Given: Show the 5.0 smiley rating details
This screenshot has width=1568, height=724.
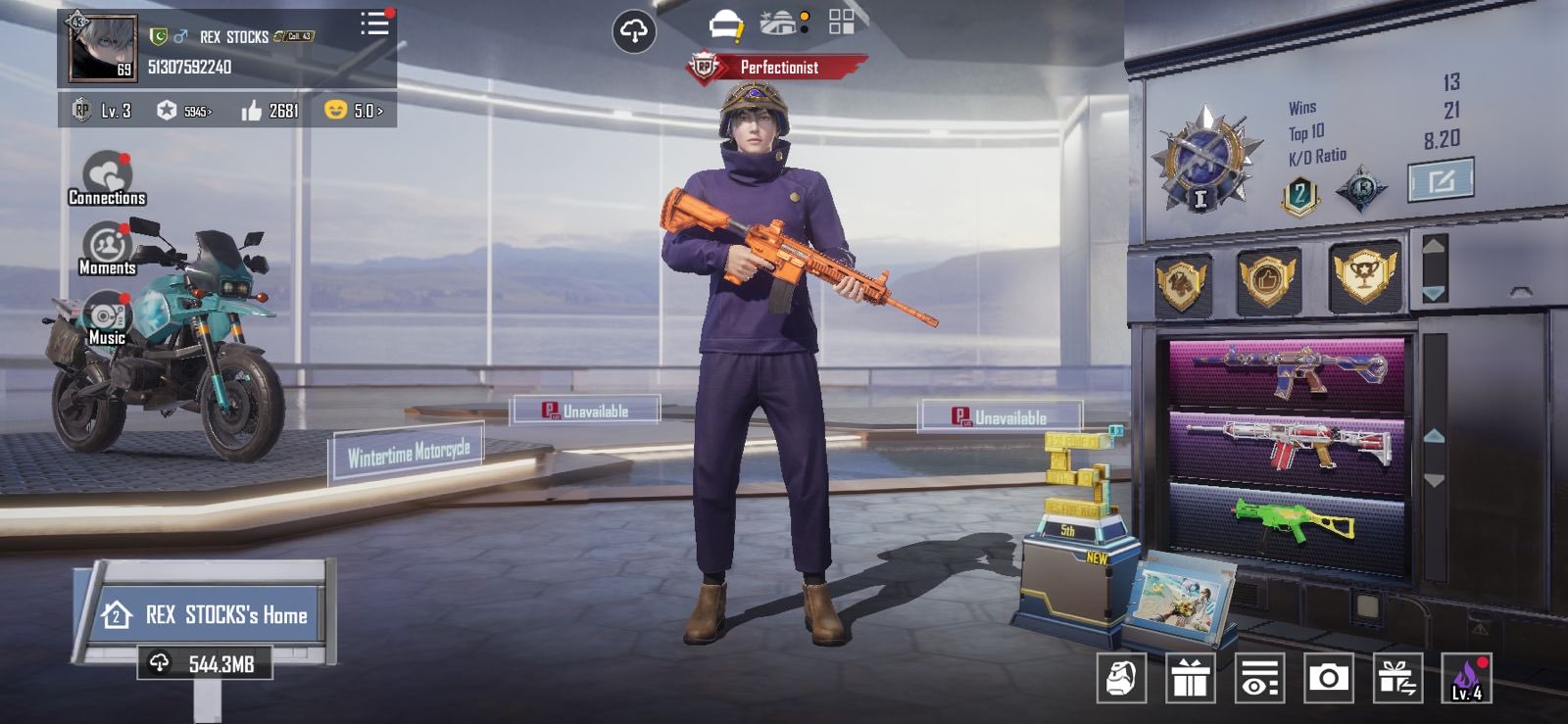Looking at the screenshot, I should click(x=354, y=111).
